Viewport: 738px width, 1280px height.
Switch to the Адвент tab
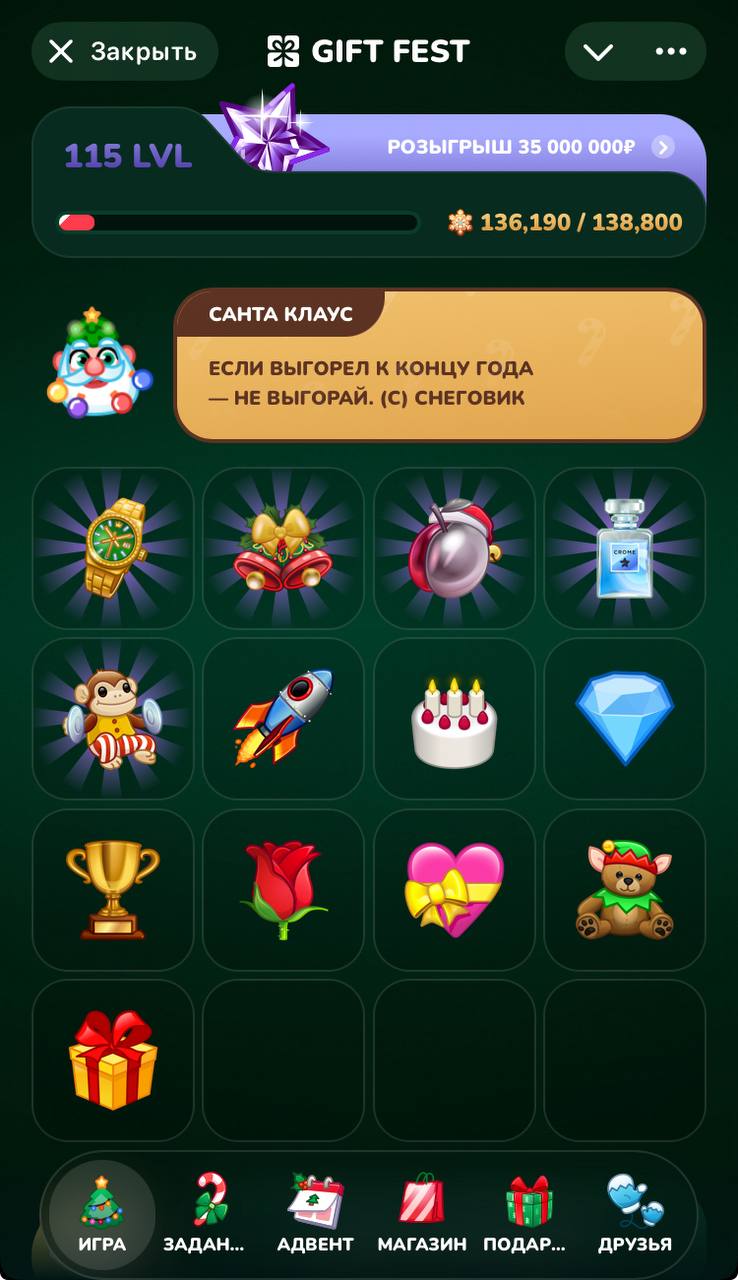[315, 1214]
